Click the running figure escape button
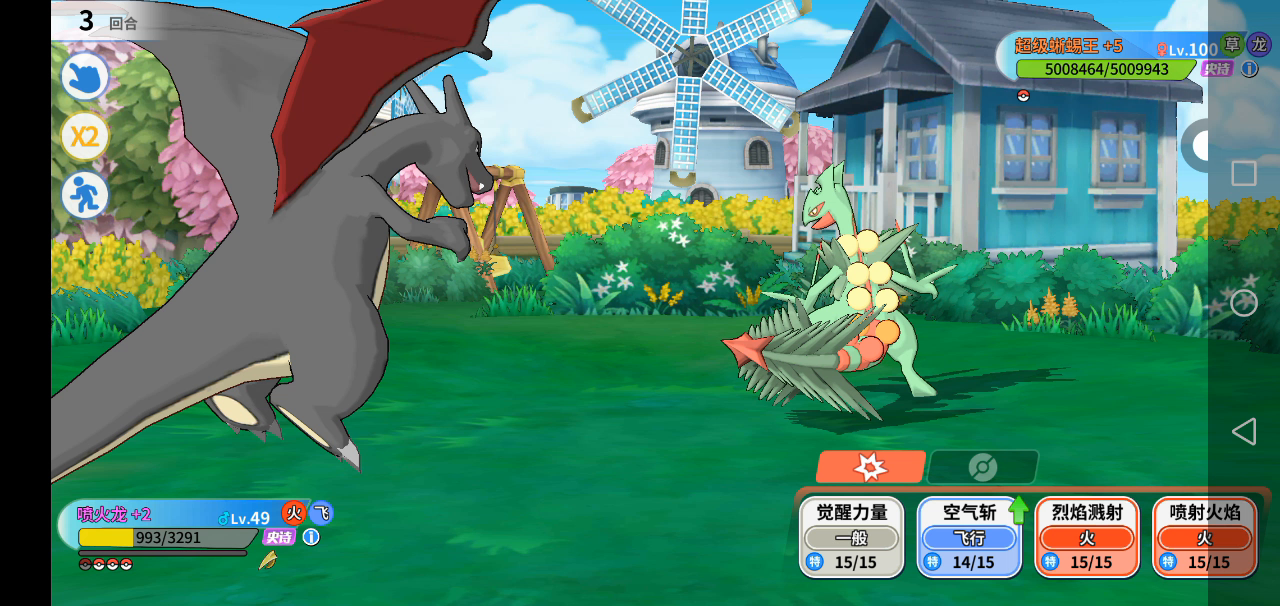The image size is (1280, 606). click(x=85, y=195)
